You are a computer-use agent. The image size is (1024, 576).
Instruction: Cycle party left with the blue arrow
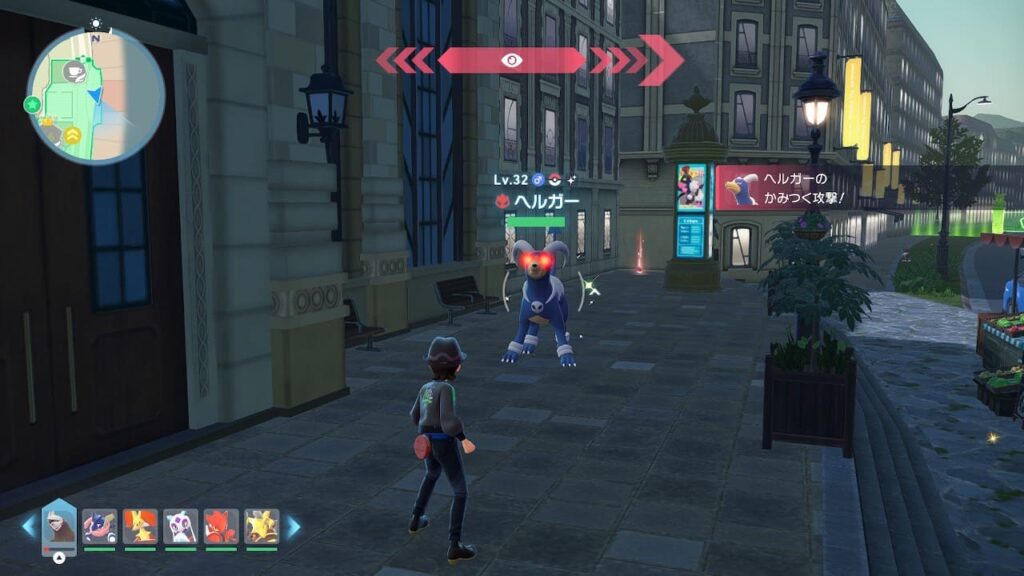(28, 526)
